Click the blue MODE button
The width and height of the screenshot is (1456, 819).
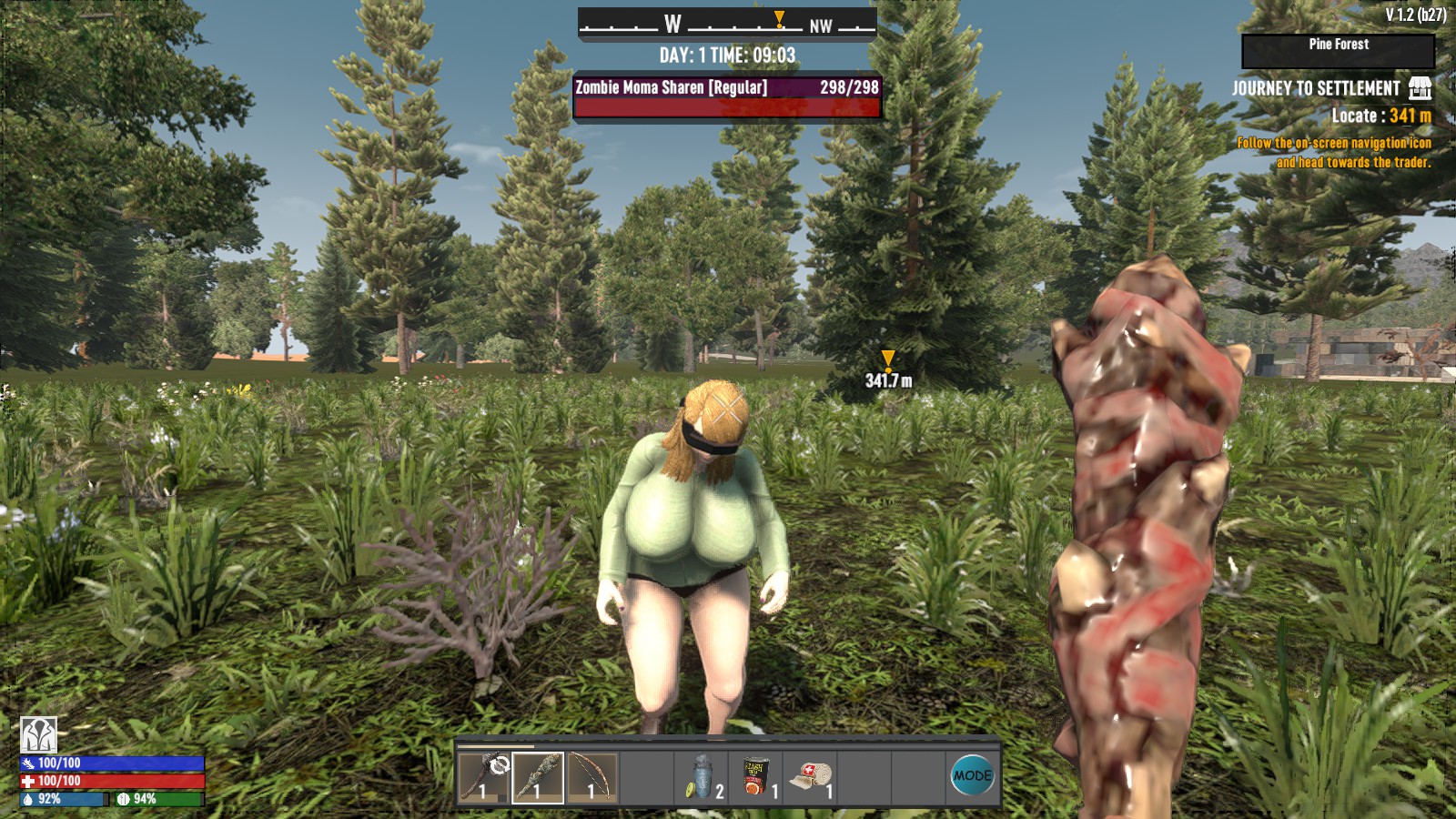pyautogui.click(x=972, y=776)
